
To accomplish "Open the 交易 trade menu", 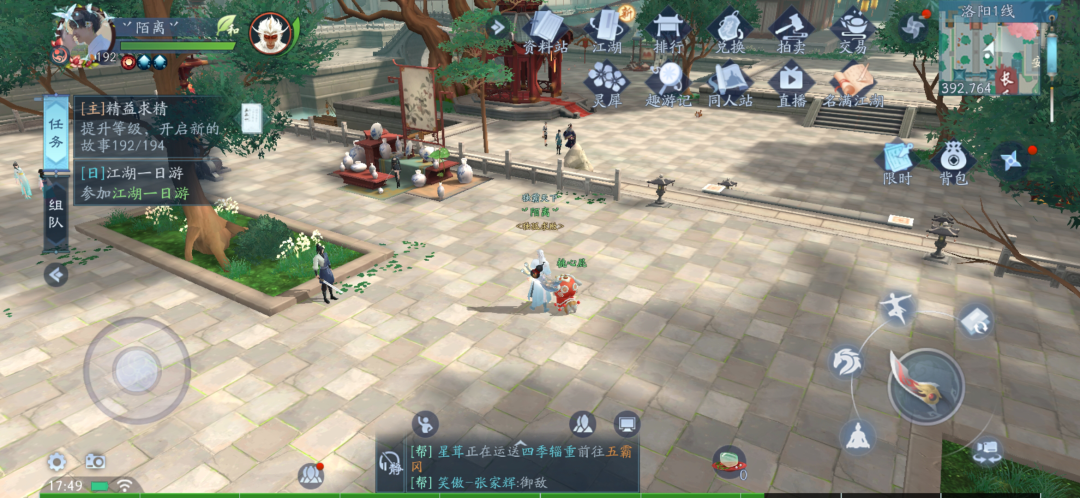I will [x=853, y=30].
